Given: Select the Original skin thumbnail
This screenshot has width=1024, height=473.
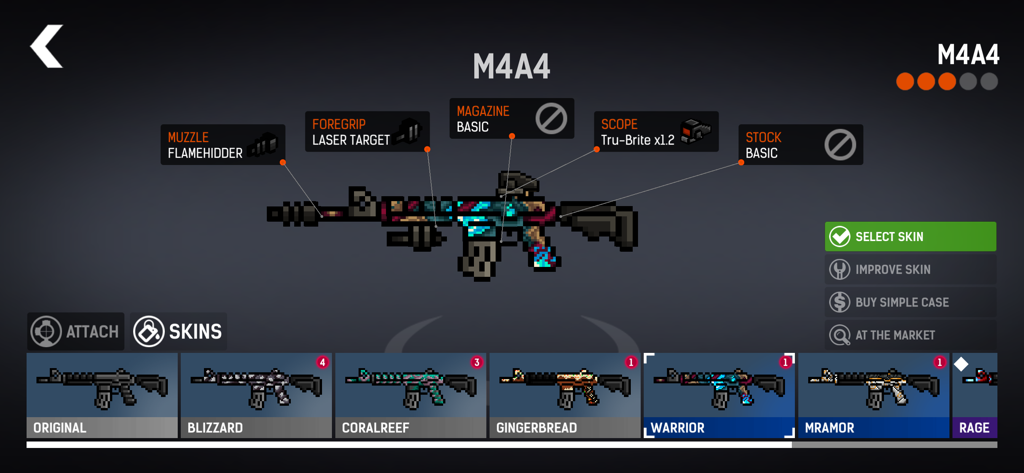Looking at the screenshot, I should point(101,395).
